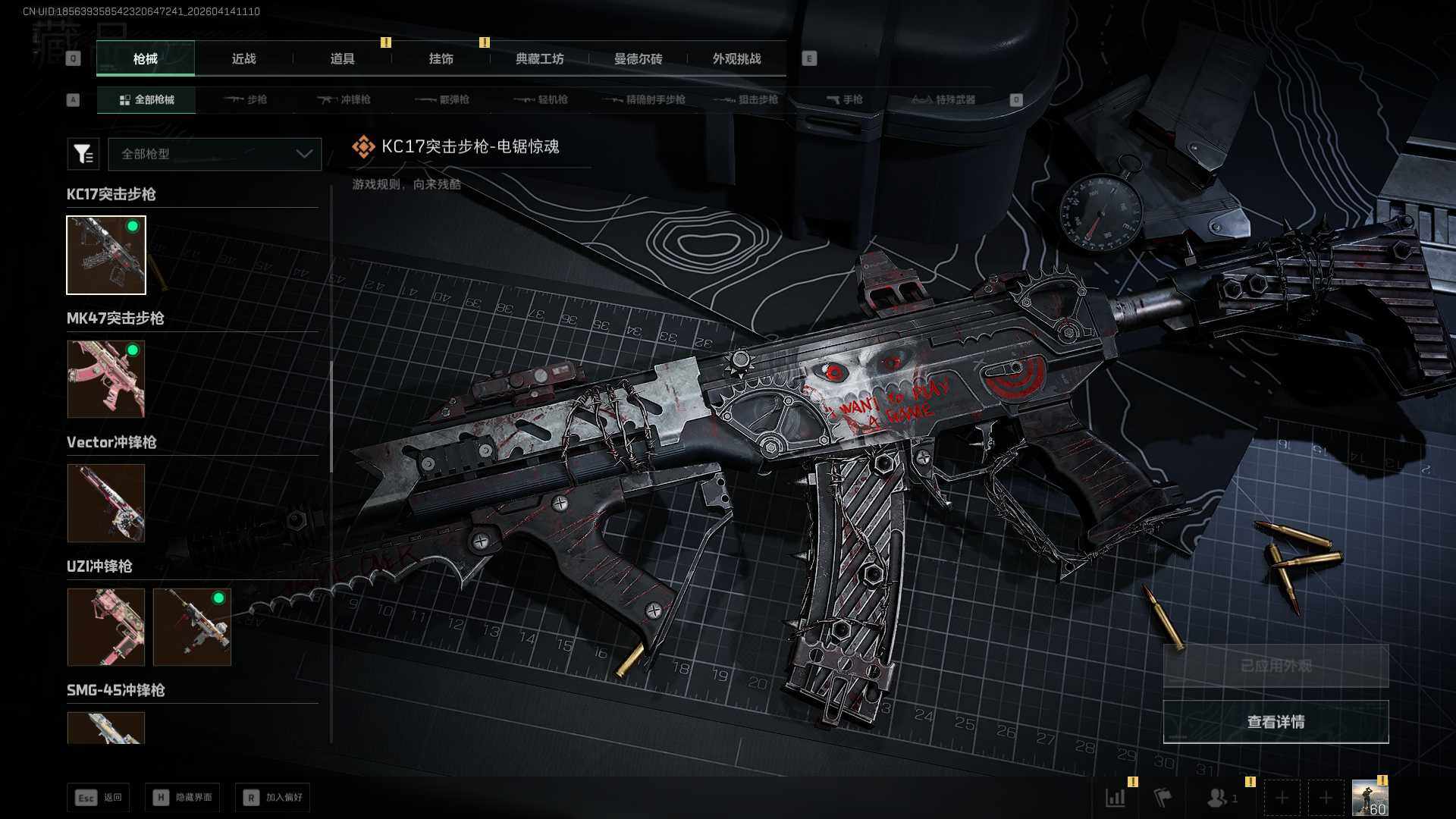1456x819 pixels.
Task: Go to the 典藏工坊 tab
Action: (x=539, y=58)
